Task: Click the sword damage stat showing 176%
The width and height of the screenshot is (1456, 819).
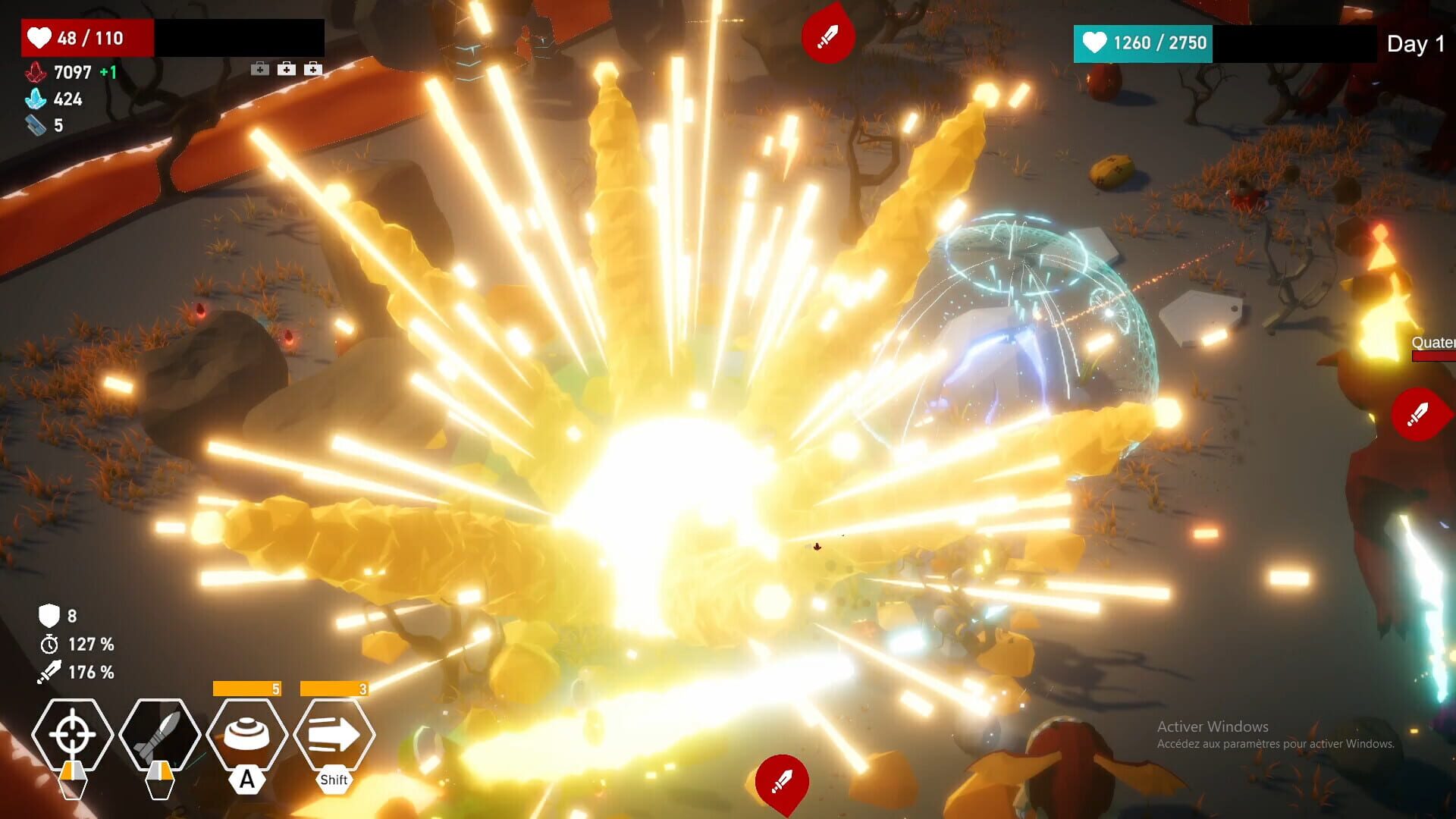Action: (50, 672)
